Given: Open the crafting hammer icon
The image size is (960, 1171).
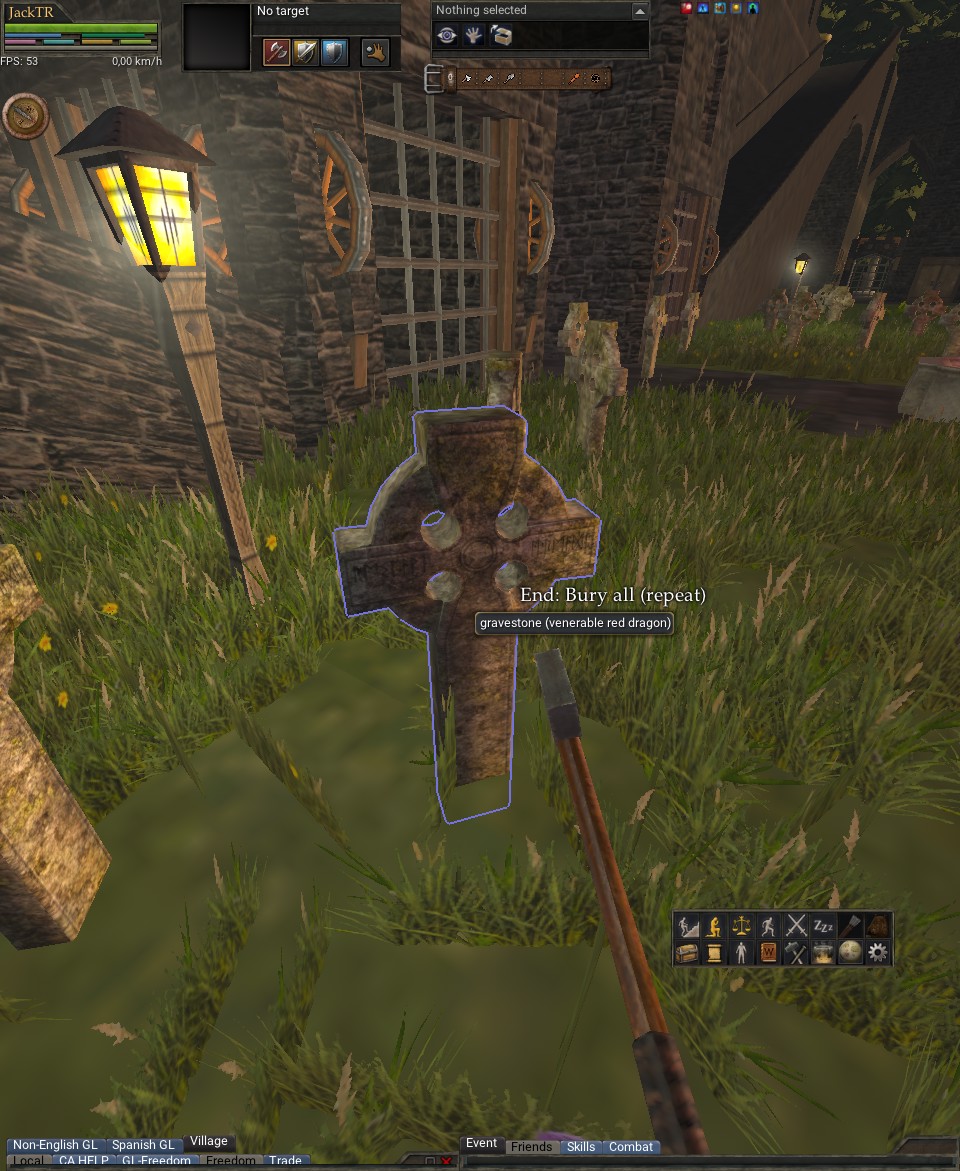Looking at the screenshot, I should (796, 953).
